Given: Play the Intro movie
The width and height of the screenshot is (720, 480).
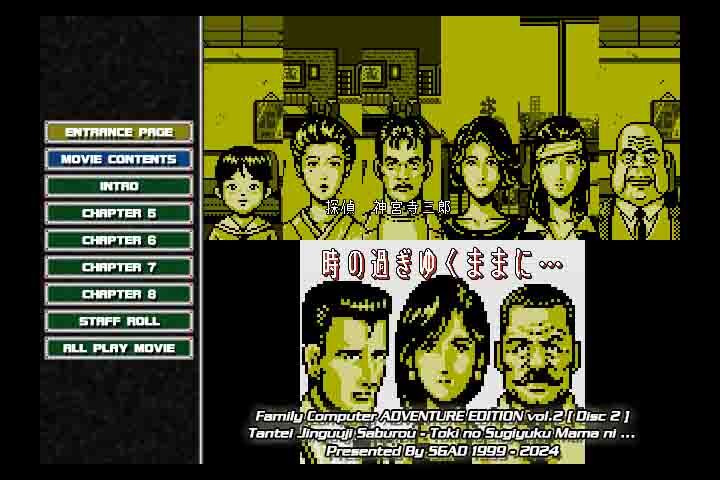Looking at the screenshot, I should (x=119, y=186).
